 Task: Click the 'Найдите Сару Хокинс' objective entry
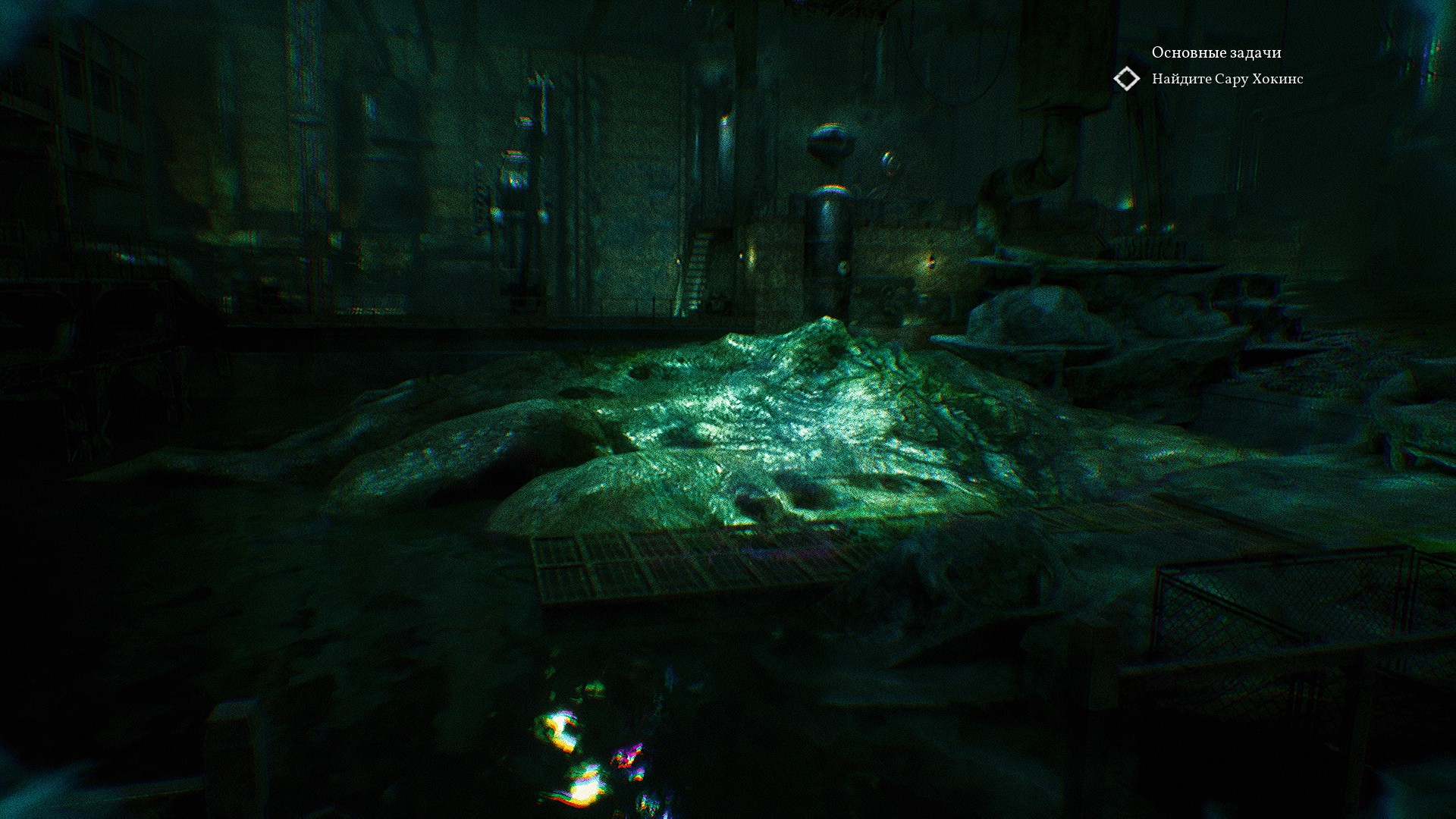tap(1227, 79)
